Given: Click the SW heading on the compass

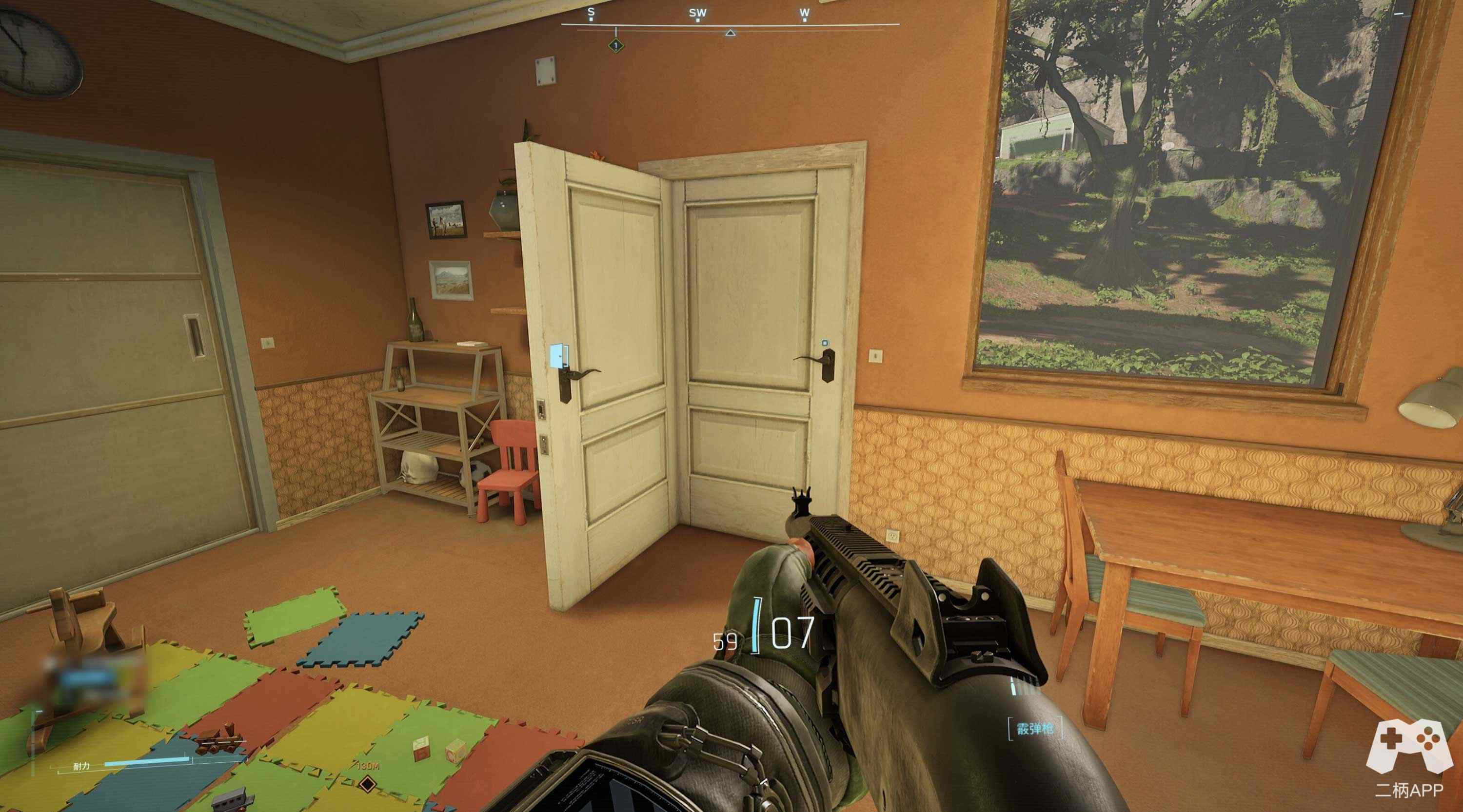Looking at the screenshot, I should coord(697,14).
